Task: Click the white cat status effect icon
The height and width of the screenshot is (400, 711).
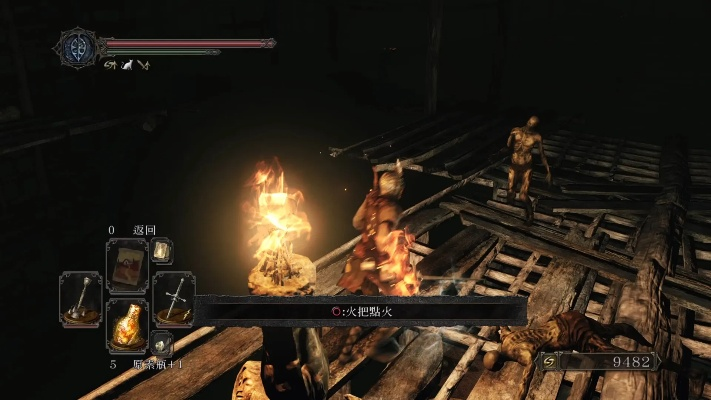Action: (x=127, y=65)
